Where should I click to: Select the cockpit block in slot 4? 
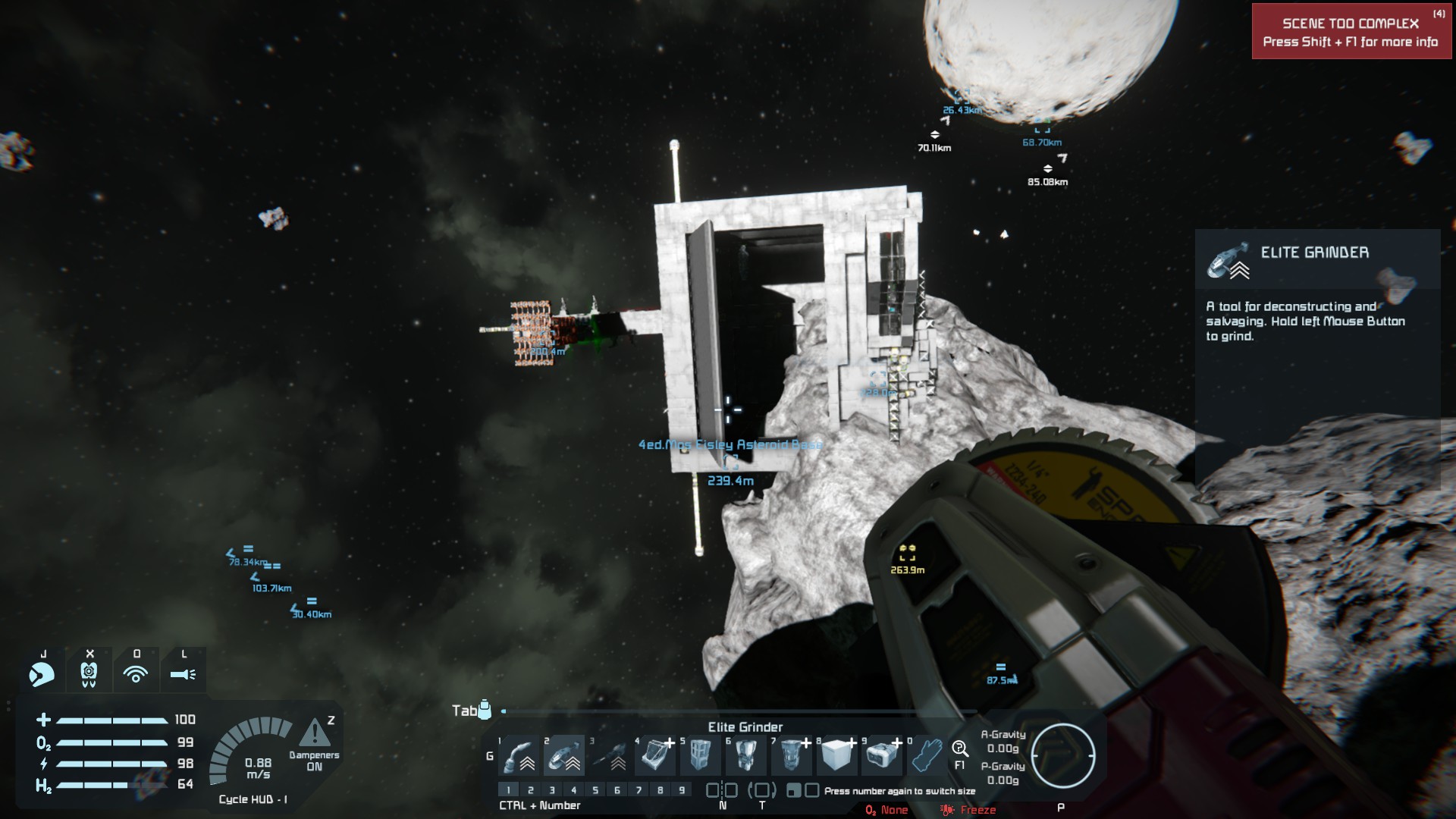click(x=655, y=755)
